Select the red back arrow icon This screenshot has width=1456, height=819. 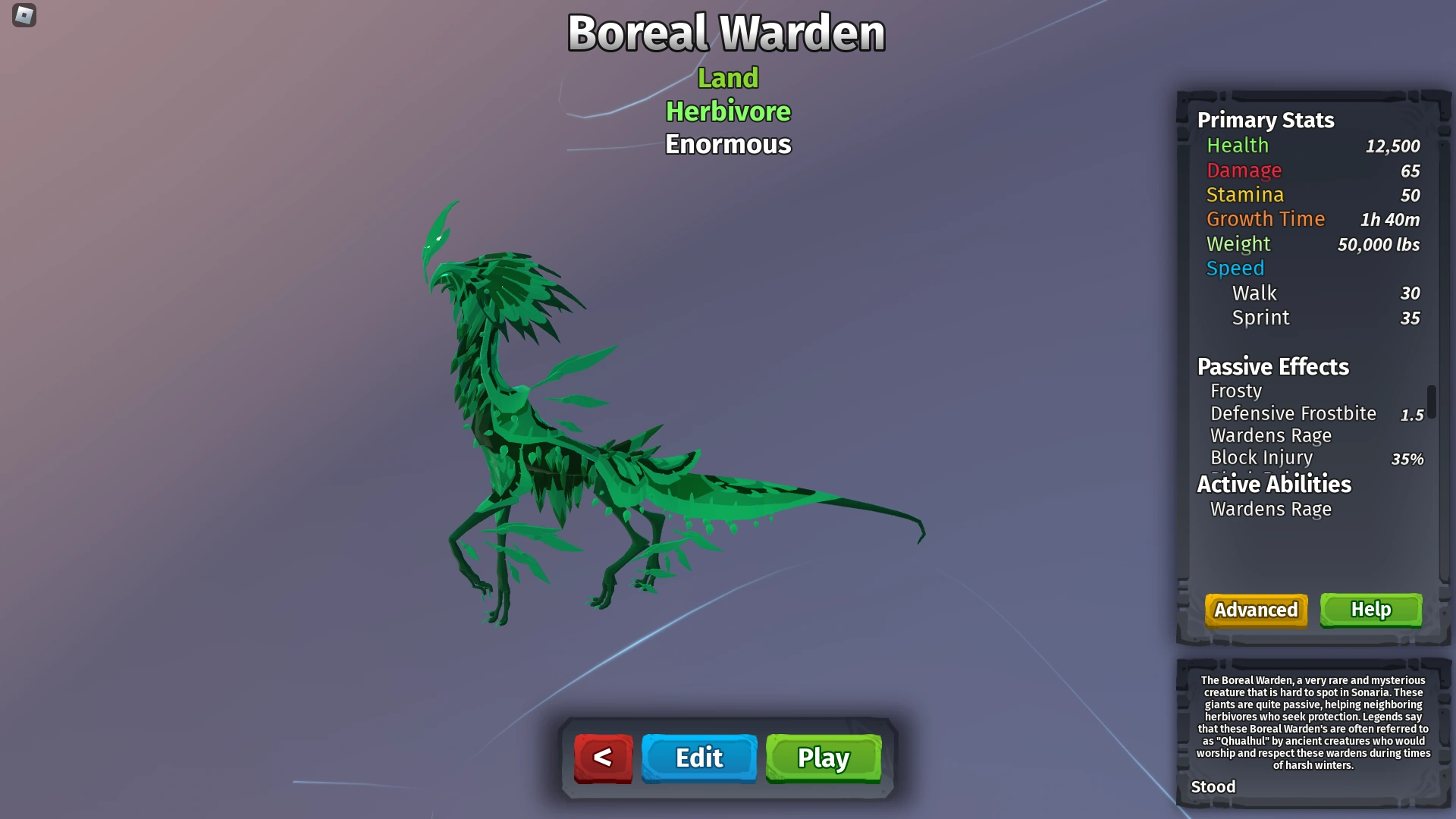click(603, 758)
